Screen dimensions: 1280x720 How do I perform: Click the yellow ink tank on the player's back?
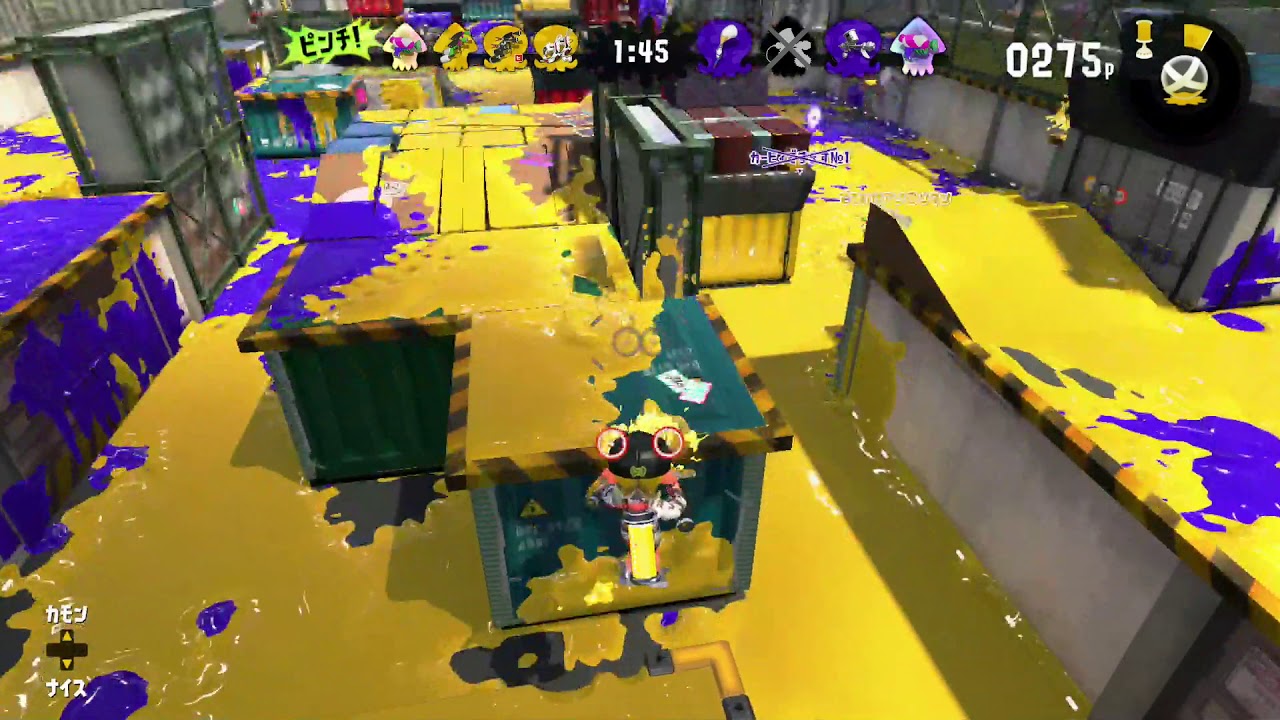click(641, 550)
